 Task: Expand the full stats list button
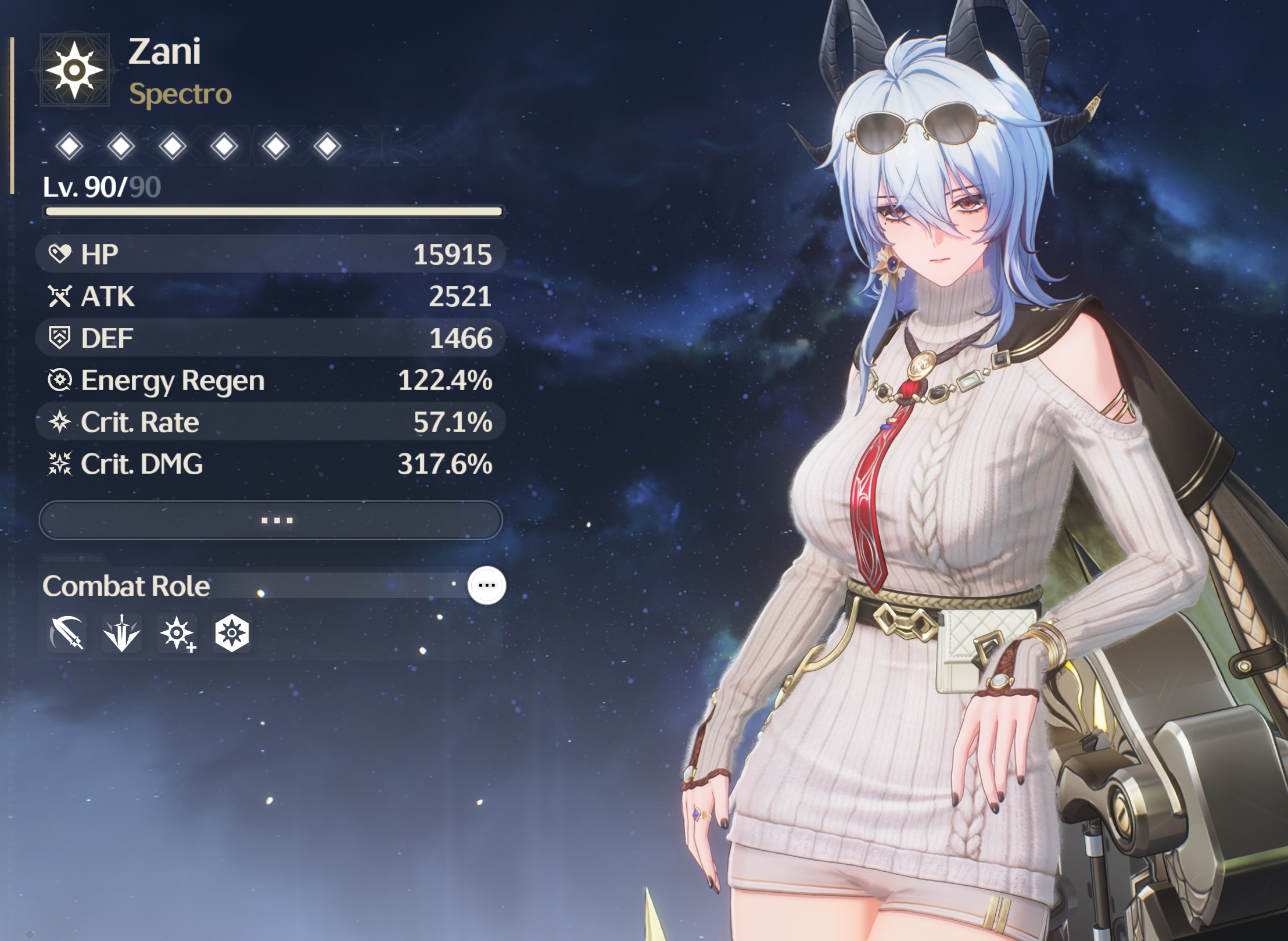click(x=271, y=520)
